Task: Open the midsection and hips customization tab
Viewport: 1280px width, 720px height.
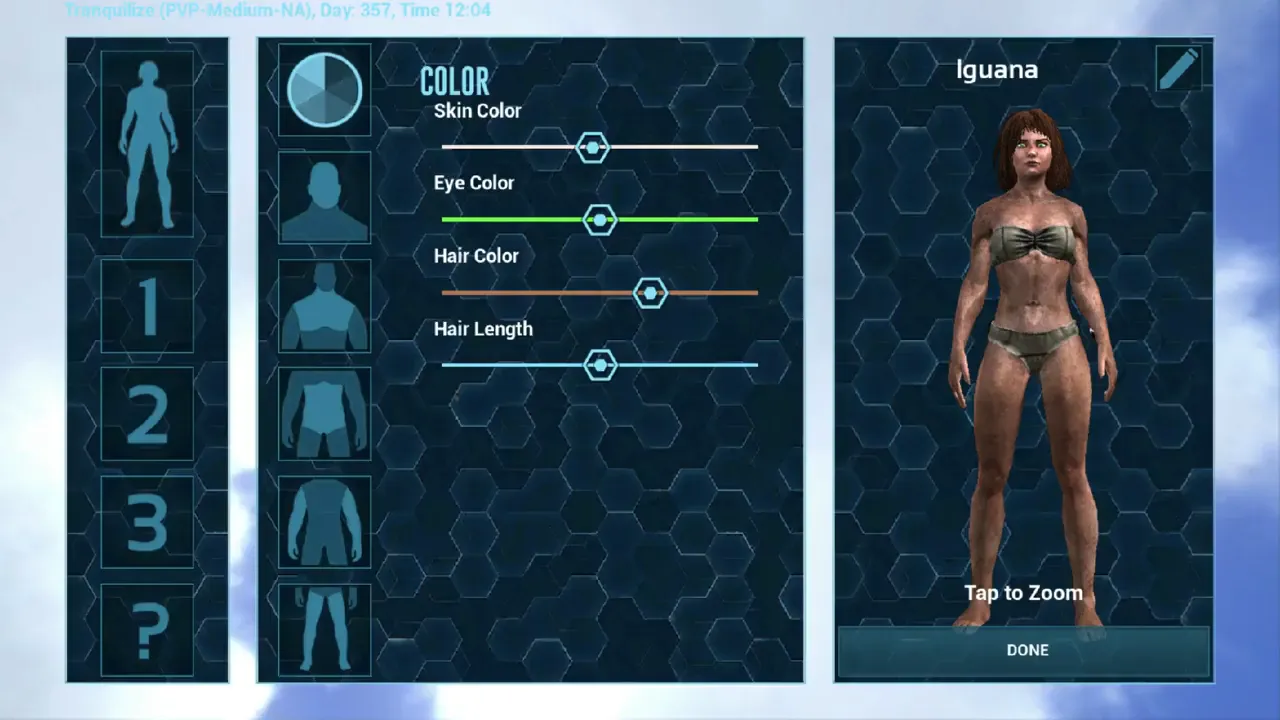Action: point(324,414)
